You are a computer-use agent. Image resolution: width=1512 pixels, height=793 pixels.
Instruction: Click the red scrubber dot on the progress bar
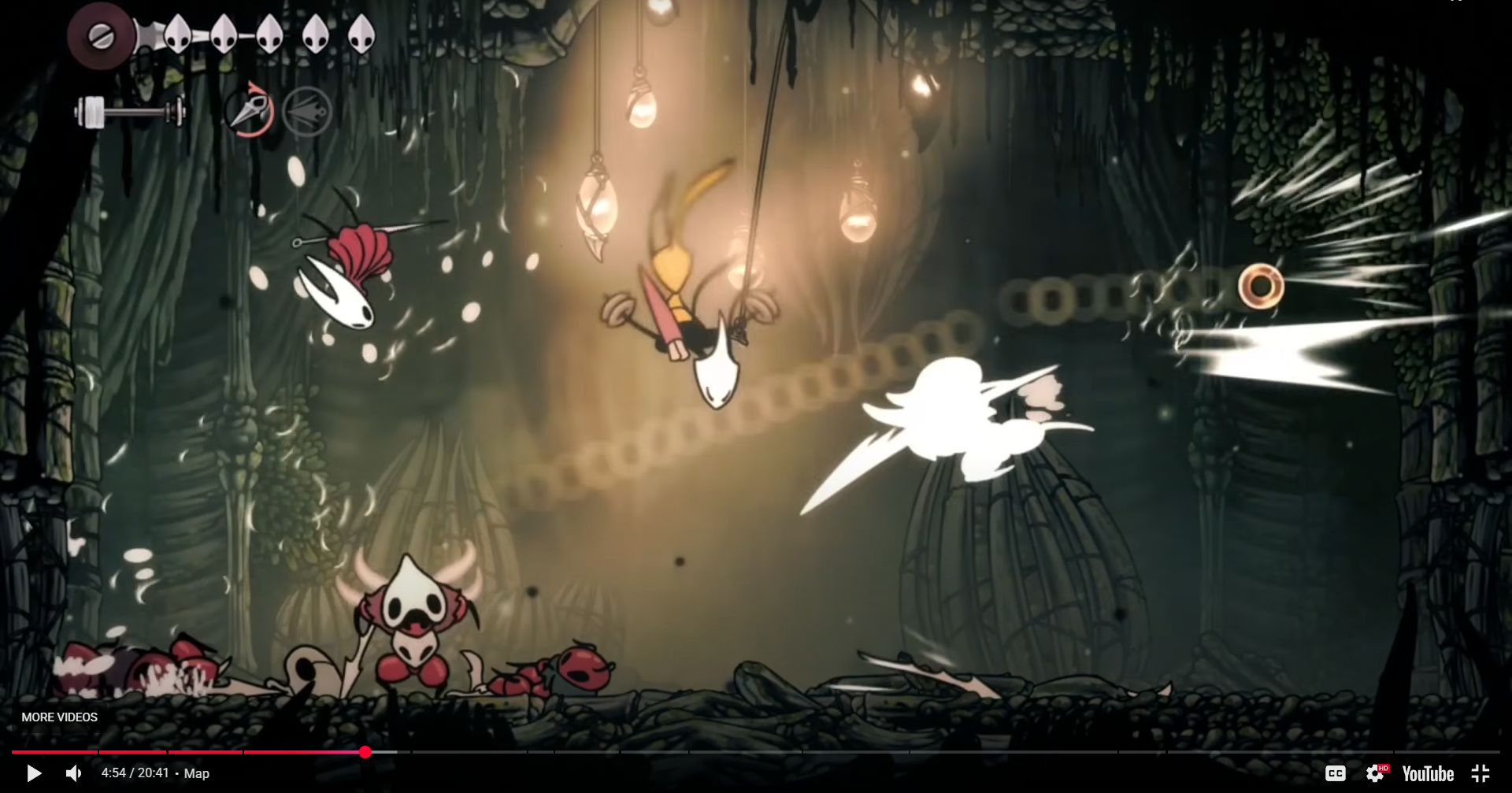click(x=365, y=752)
